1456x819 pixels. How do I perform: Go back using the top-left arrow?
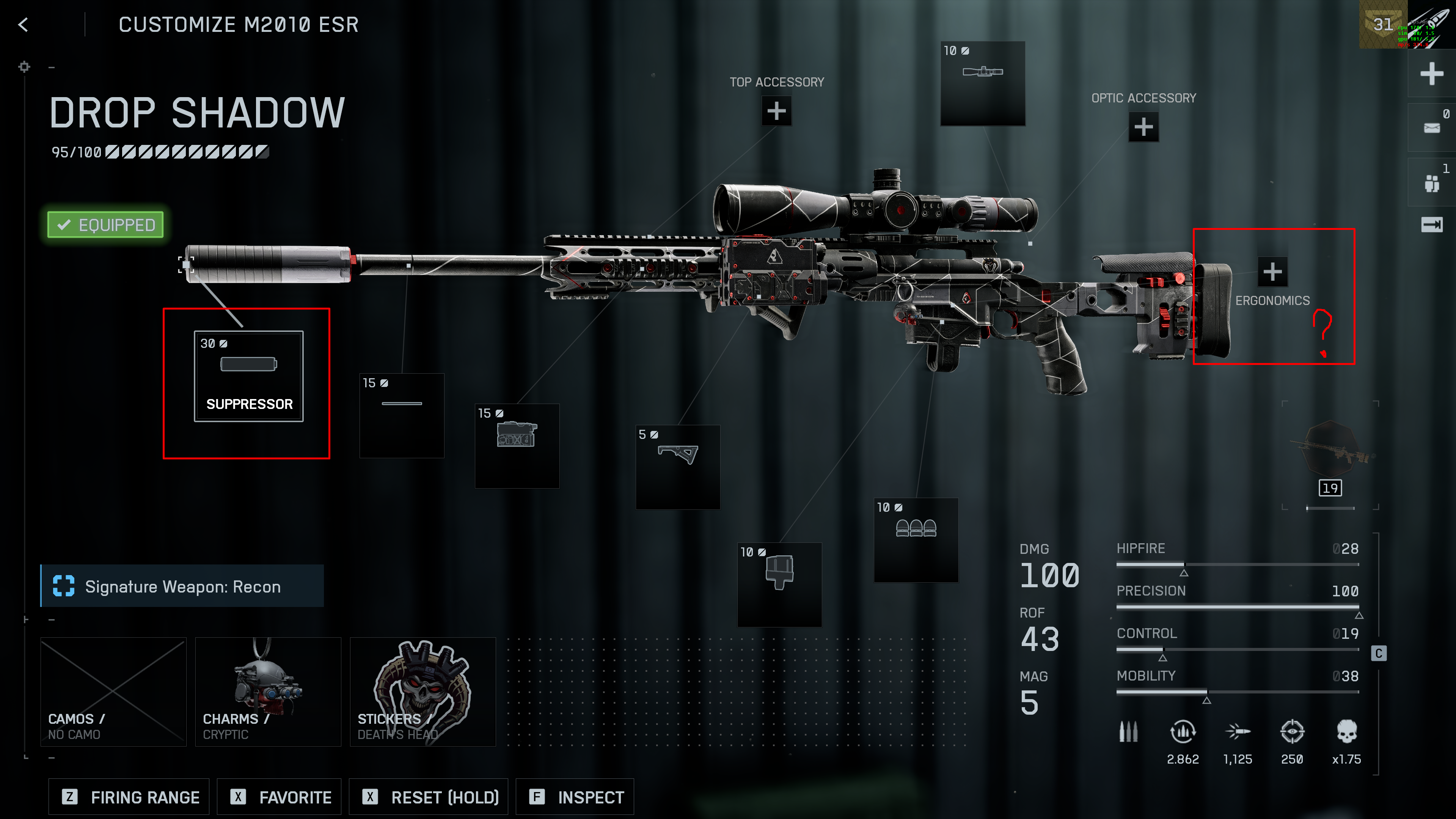click(x=23, y=25)
